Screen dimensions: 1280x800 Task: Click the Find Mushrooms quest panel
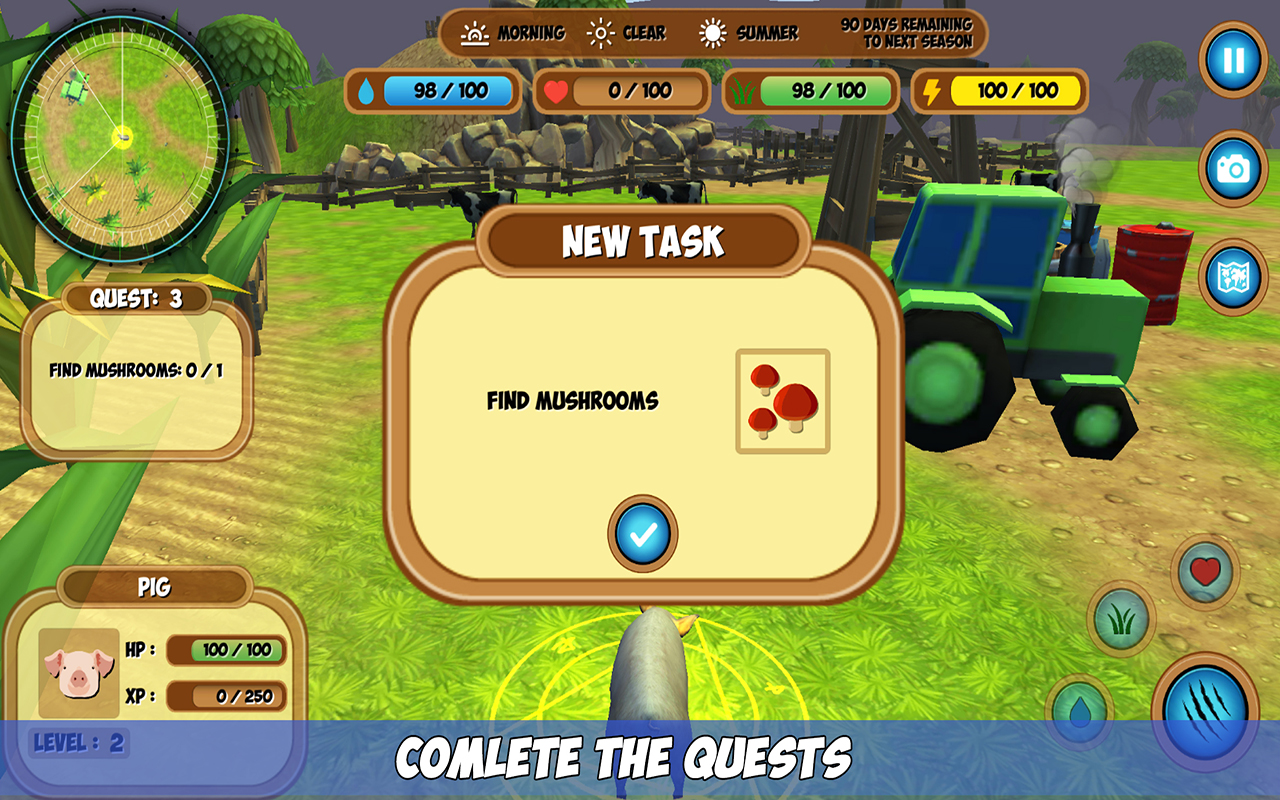click(138, 369)
